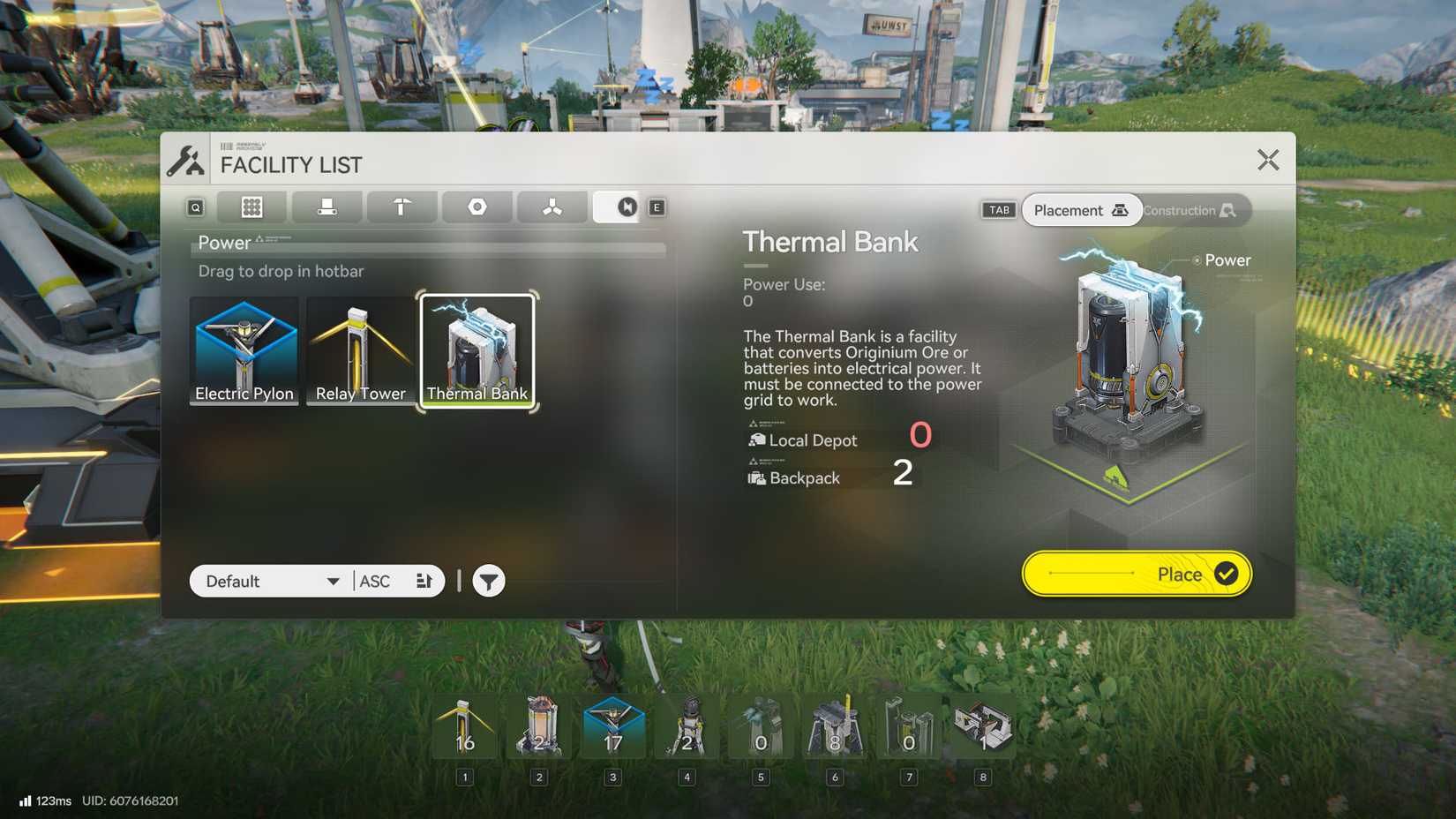This screenshot has width=1456, height=819.
Task: Click the Backpack inventory icon
Action: pyautogui.click(x=757, y=477)
